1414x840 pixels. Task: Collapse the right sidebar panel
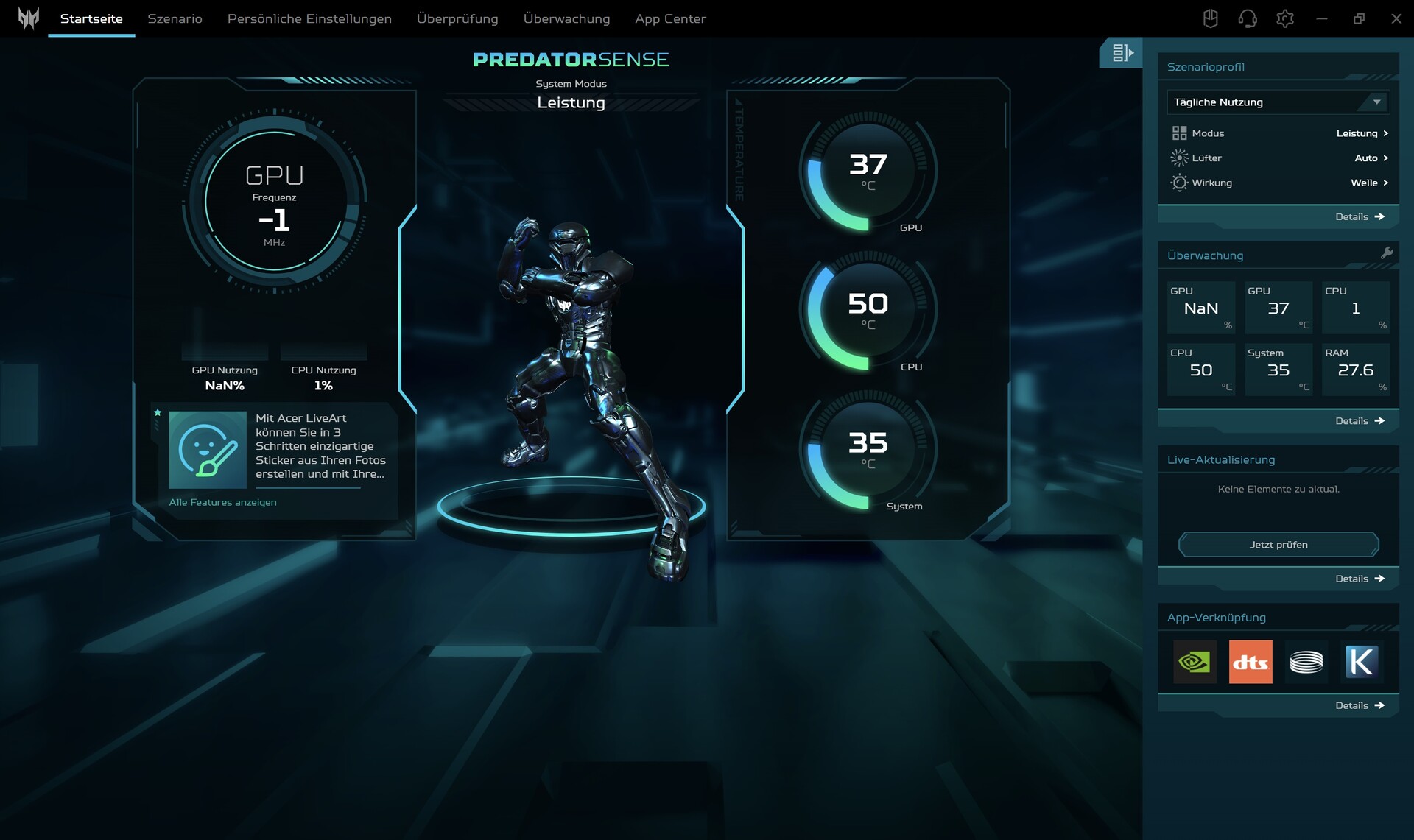pos(1121,53)
